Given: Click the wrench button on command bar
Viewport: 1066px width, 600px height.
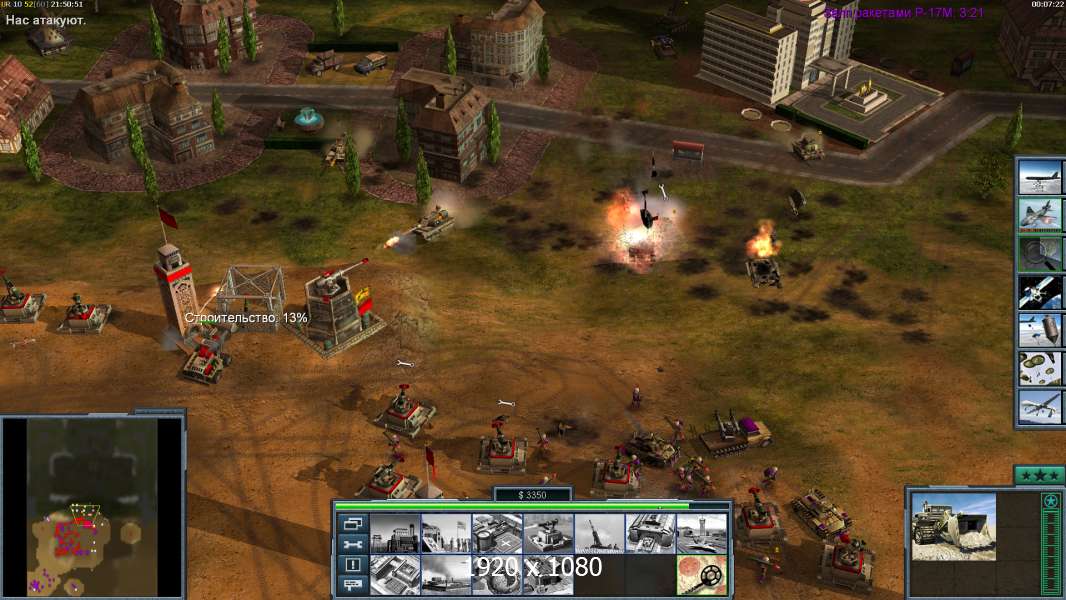Looking at the screenshot, I should coord(351,544).
